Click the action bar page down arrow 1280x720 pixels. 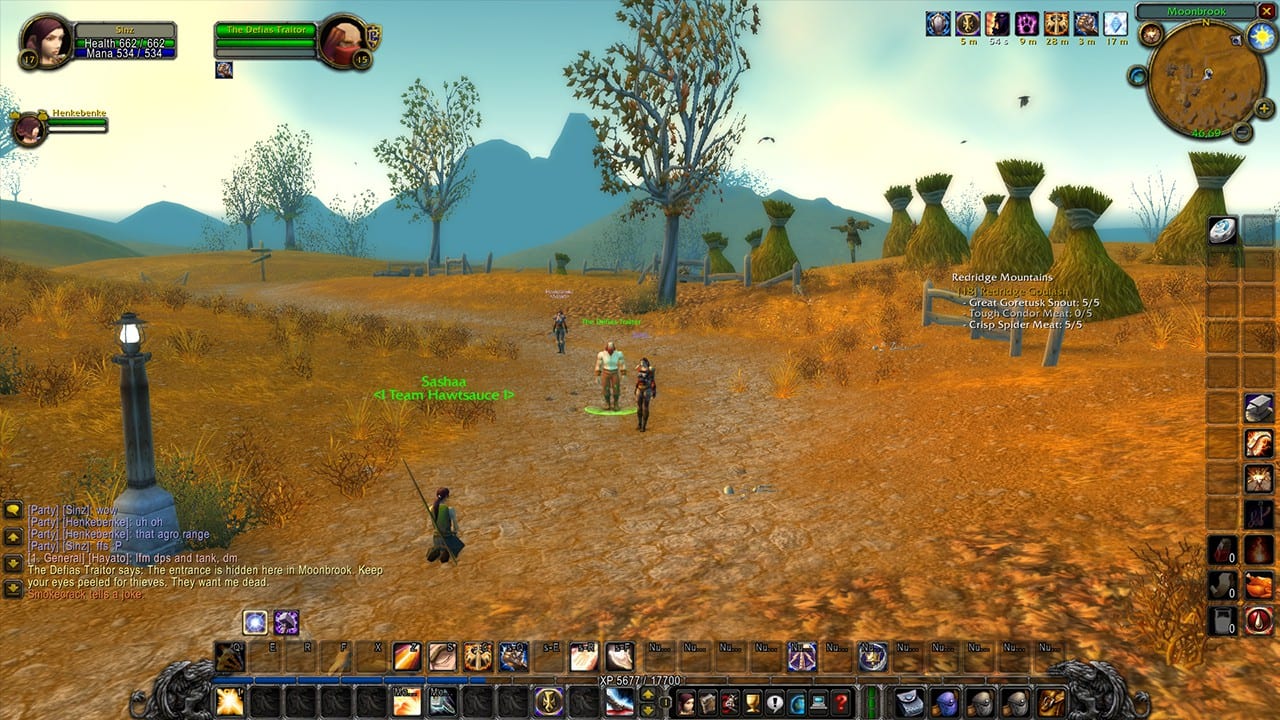pos(648,709)
